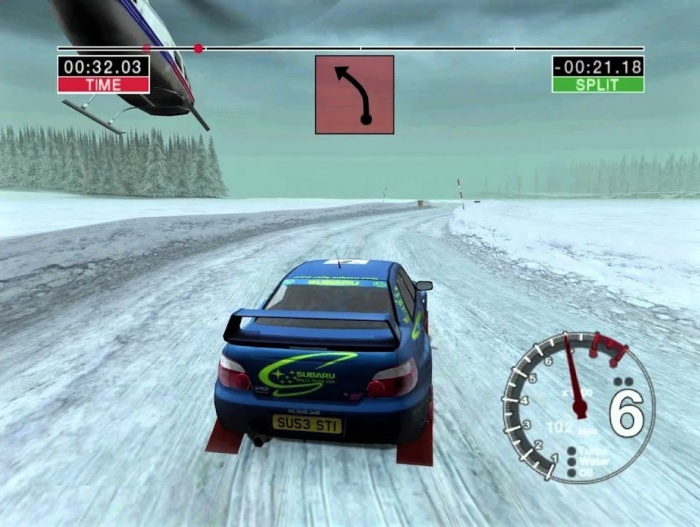The image size is (700, 527).
Task: Click the left-turn pace note icon
Action: [354, 95]
